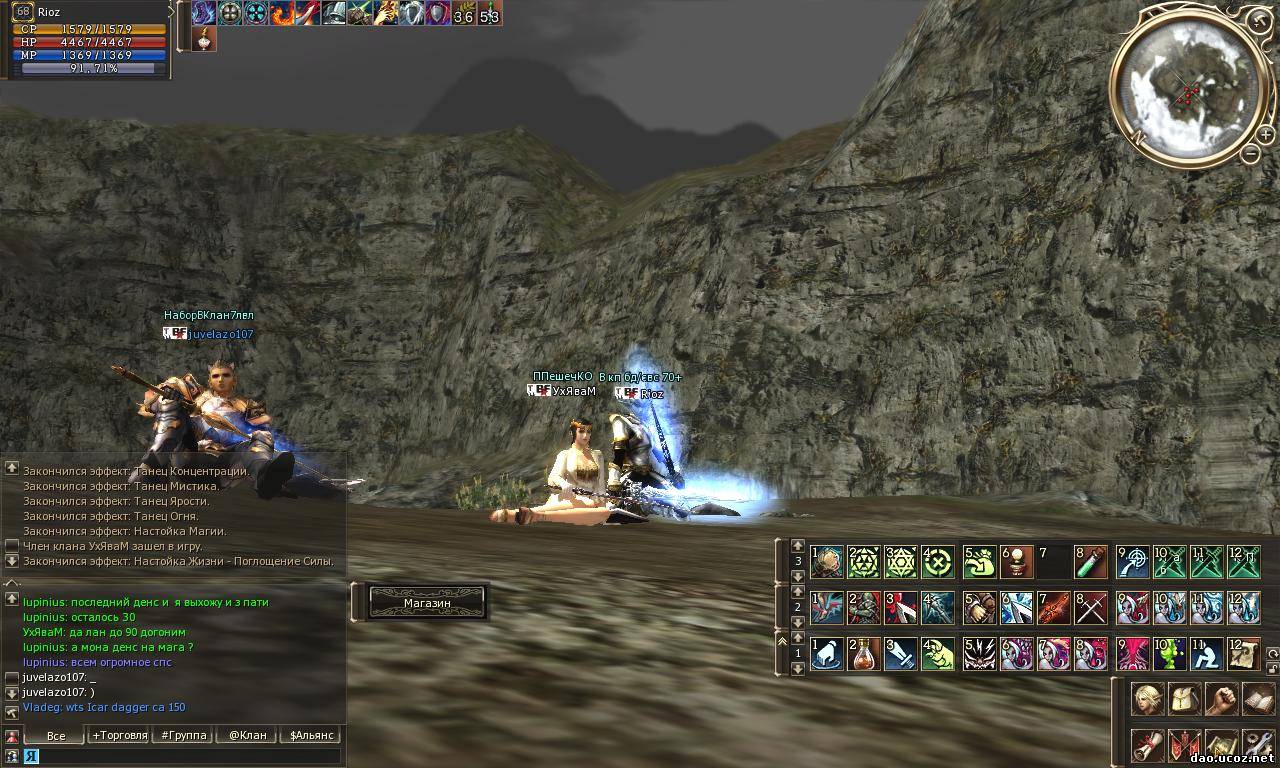Toggle the hotbar lock padlock button
The height and width of the screenshot is (768, 1280).
[1273, 670]
